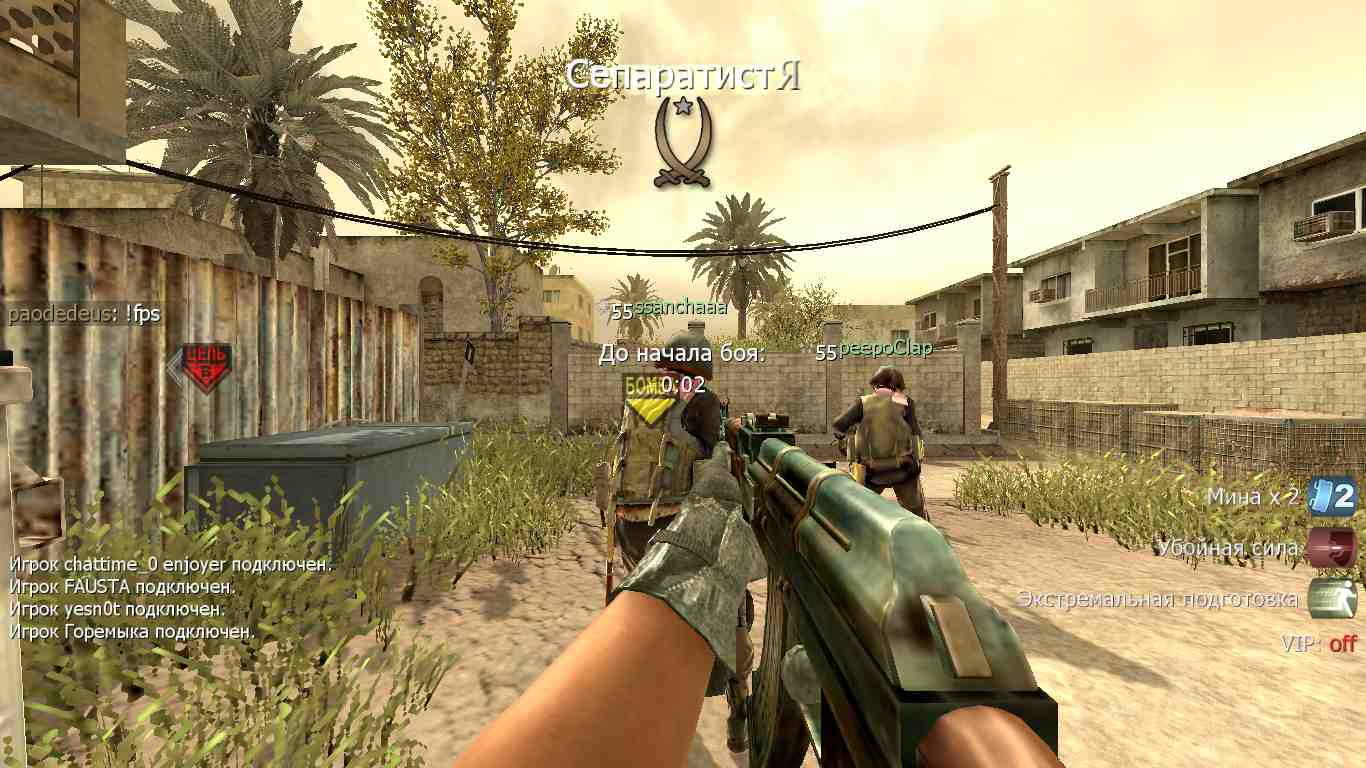The image size is (1366, 768).
Task: Select the Мина x 2 claymore perk icon
Action: (x=1332, y=496)
